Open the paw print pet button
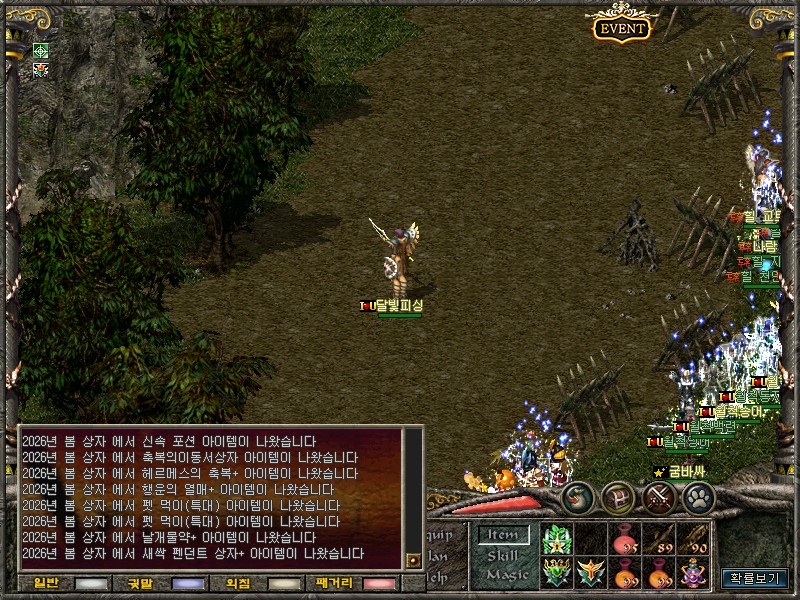 (x=700, y=497)
